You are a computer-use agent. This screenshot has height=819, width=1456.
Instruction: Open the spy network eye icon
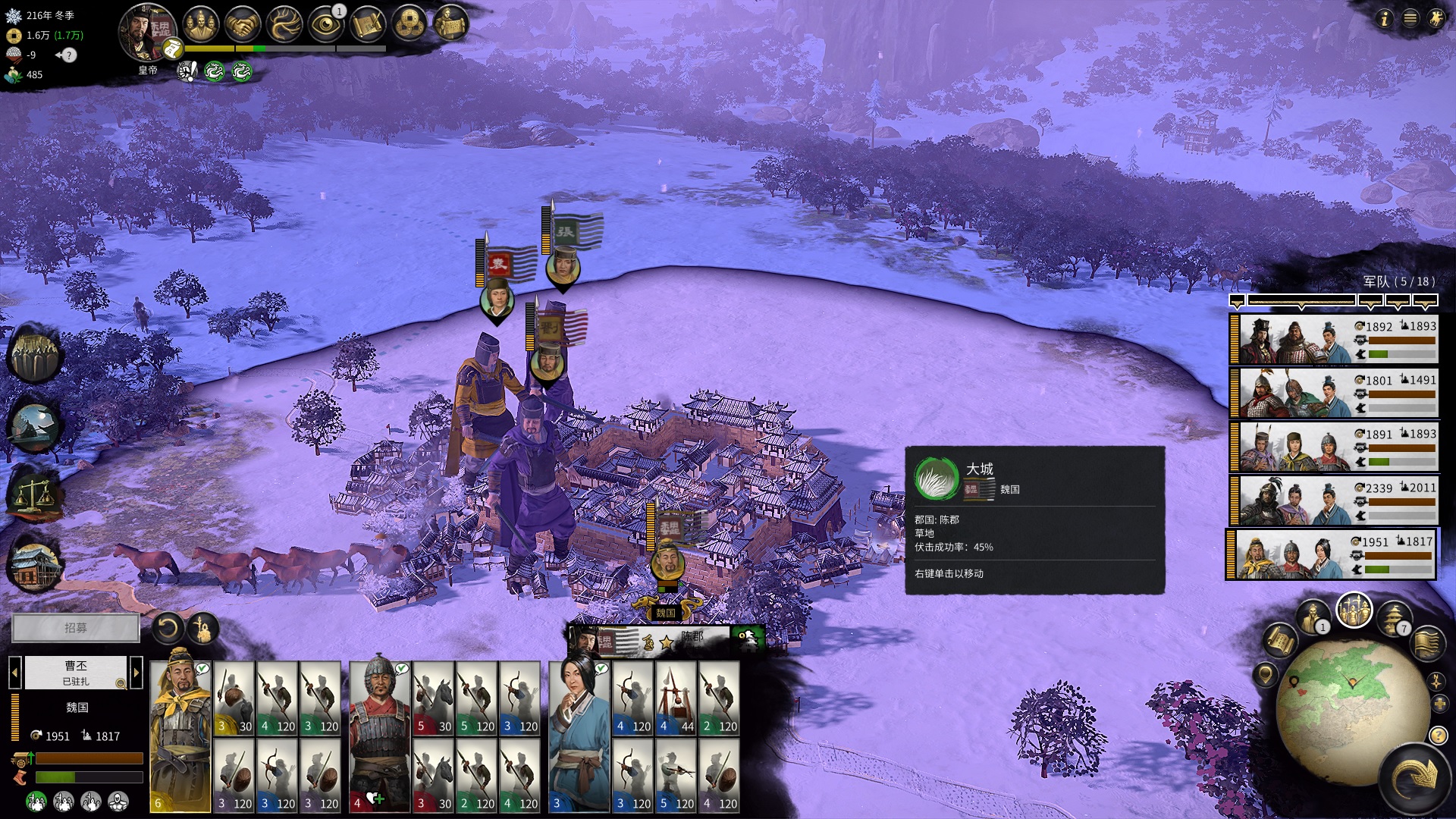pyautogui.click(x=326, y=25)
